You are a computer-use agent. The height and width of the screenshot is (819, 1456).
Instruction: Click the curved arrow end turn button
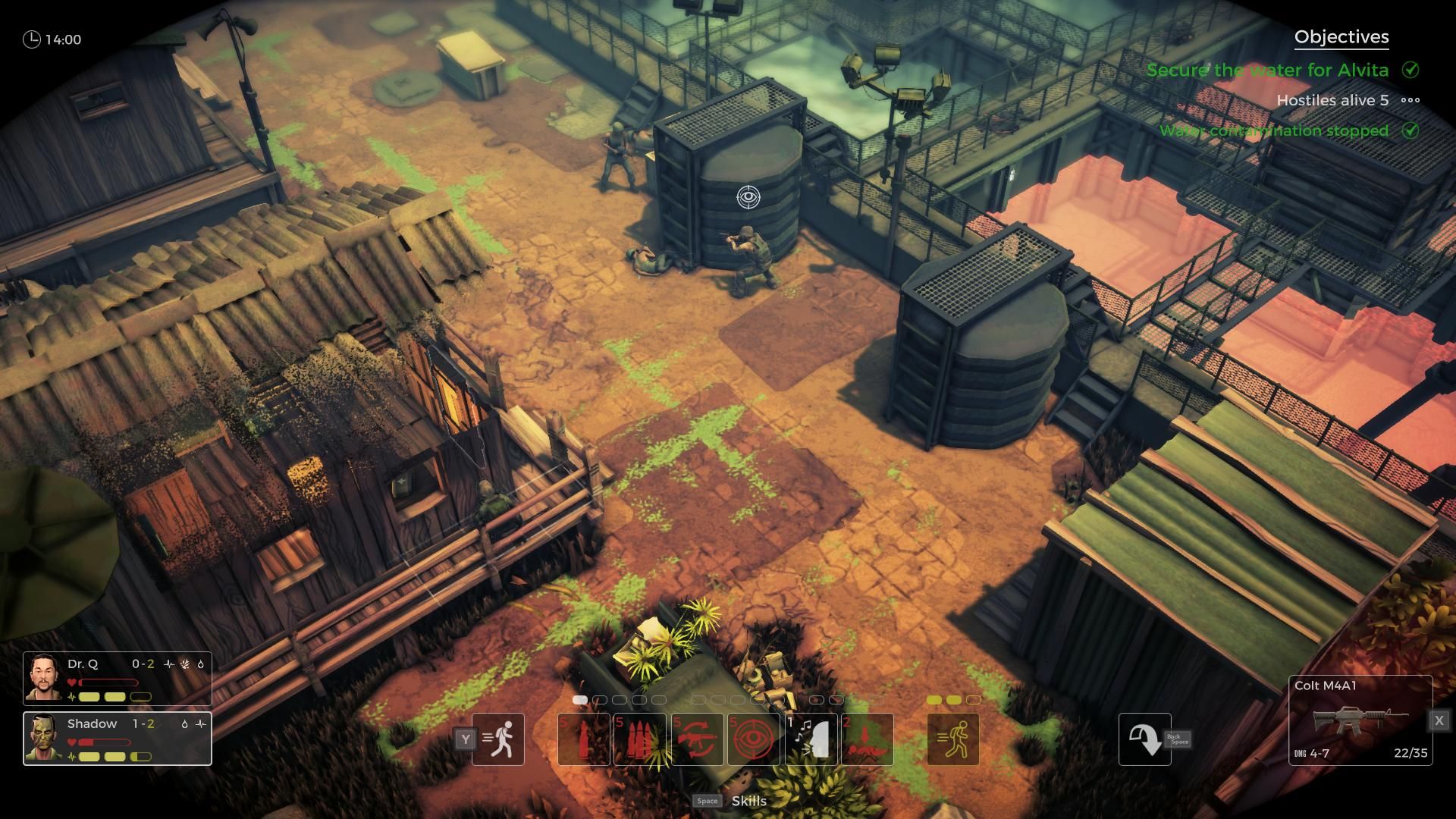tap(1144, 739)
